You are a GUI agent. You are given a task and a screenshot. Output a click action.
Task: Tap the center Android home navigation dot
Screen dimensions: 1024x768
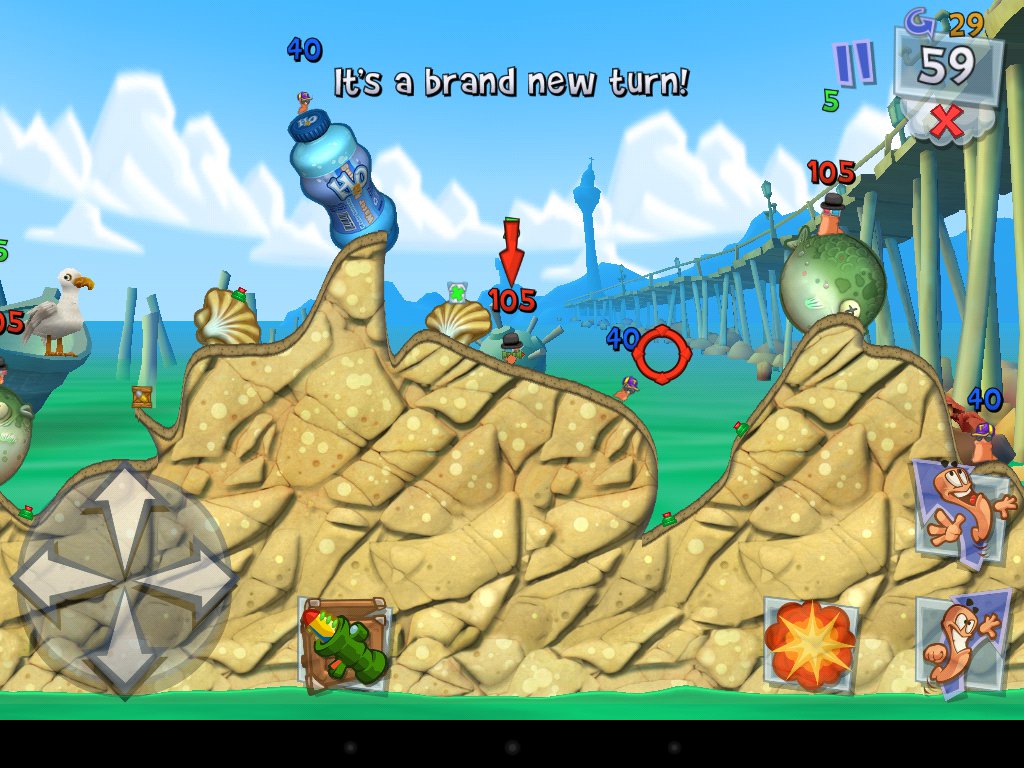tap(512, 747)
